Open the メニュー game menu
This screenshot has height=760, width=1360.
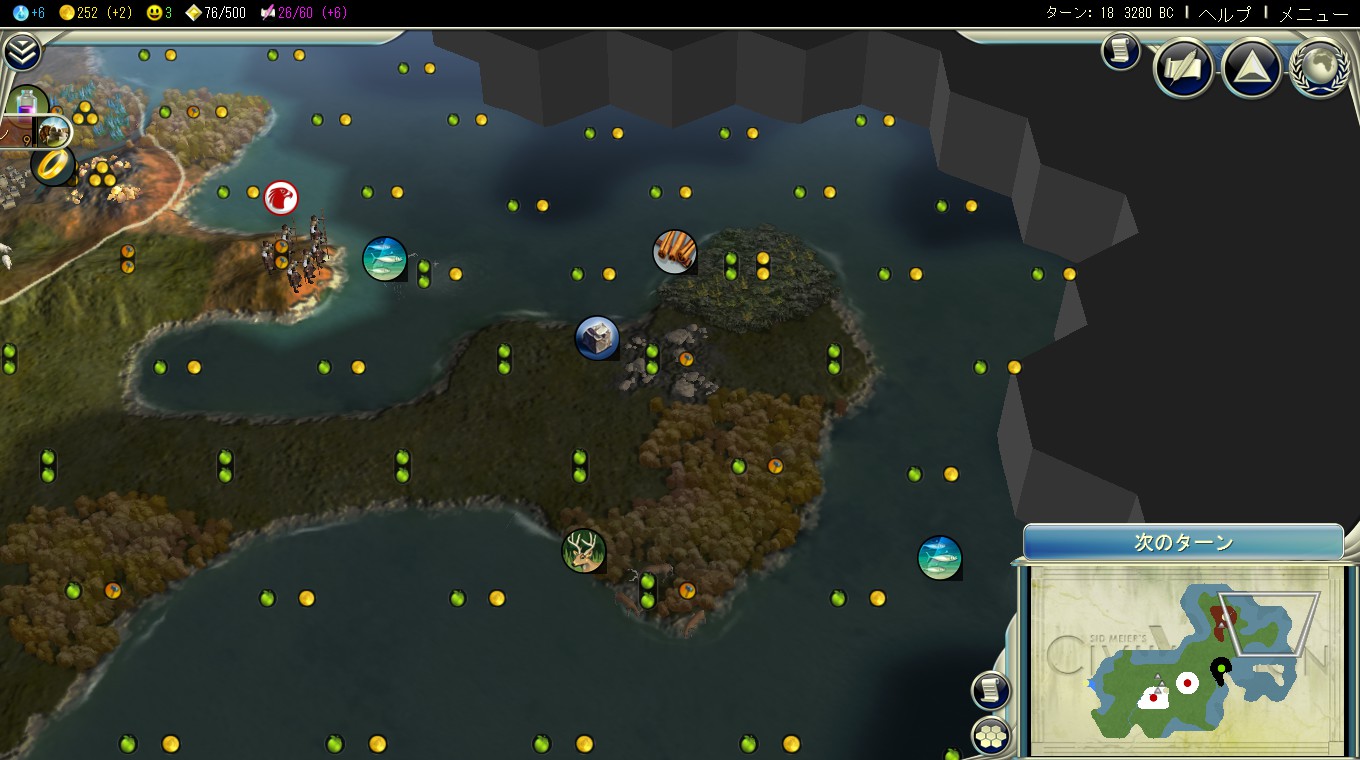pyautogui.click(x=1314, y=13)
